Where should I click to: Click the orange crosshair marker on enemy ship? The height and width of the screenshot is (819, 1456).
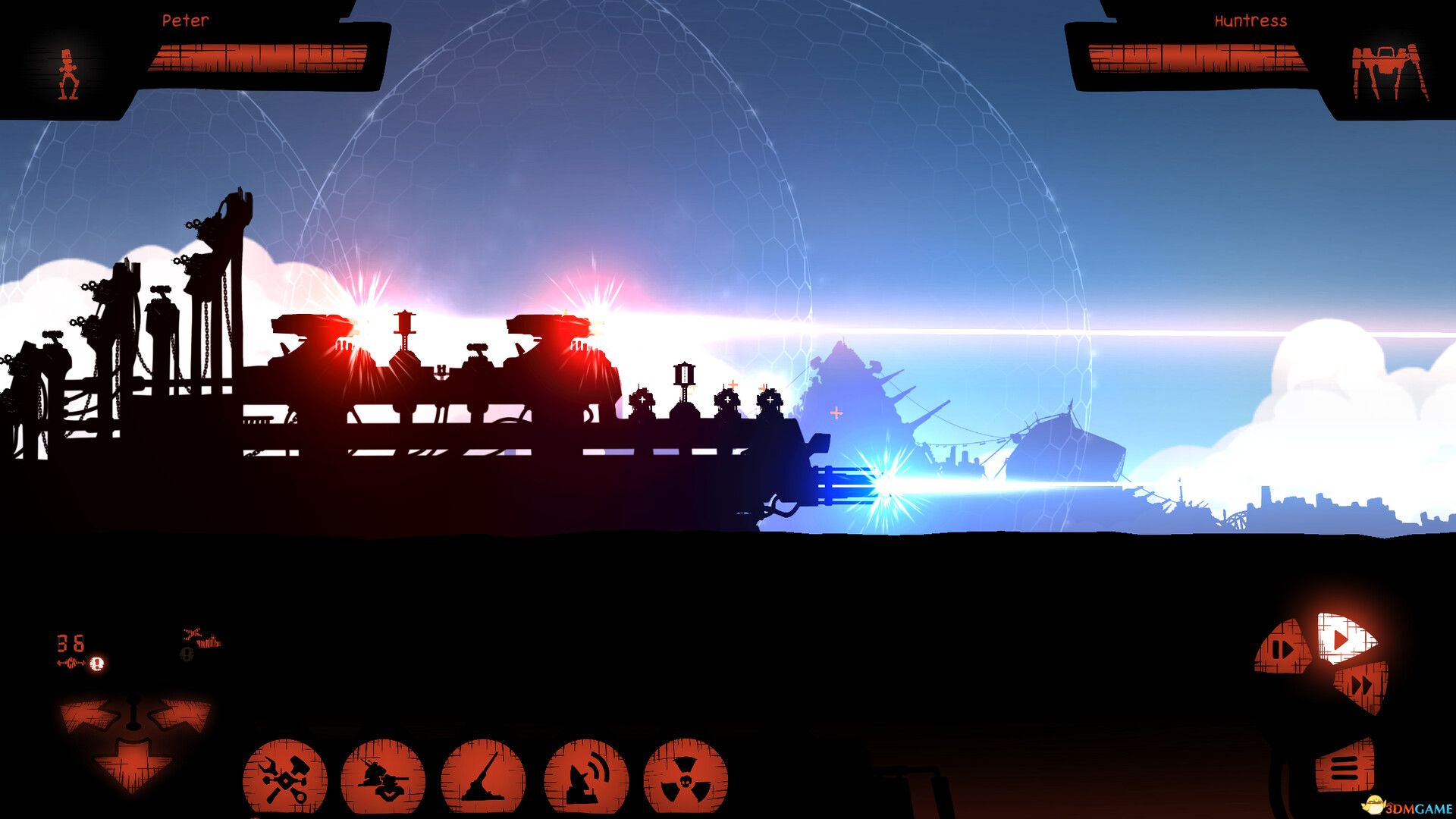click(x=835, y=414)
